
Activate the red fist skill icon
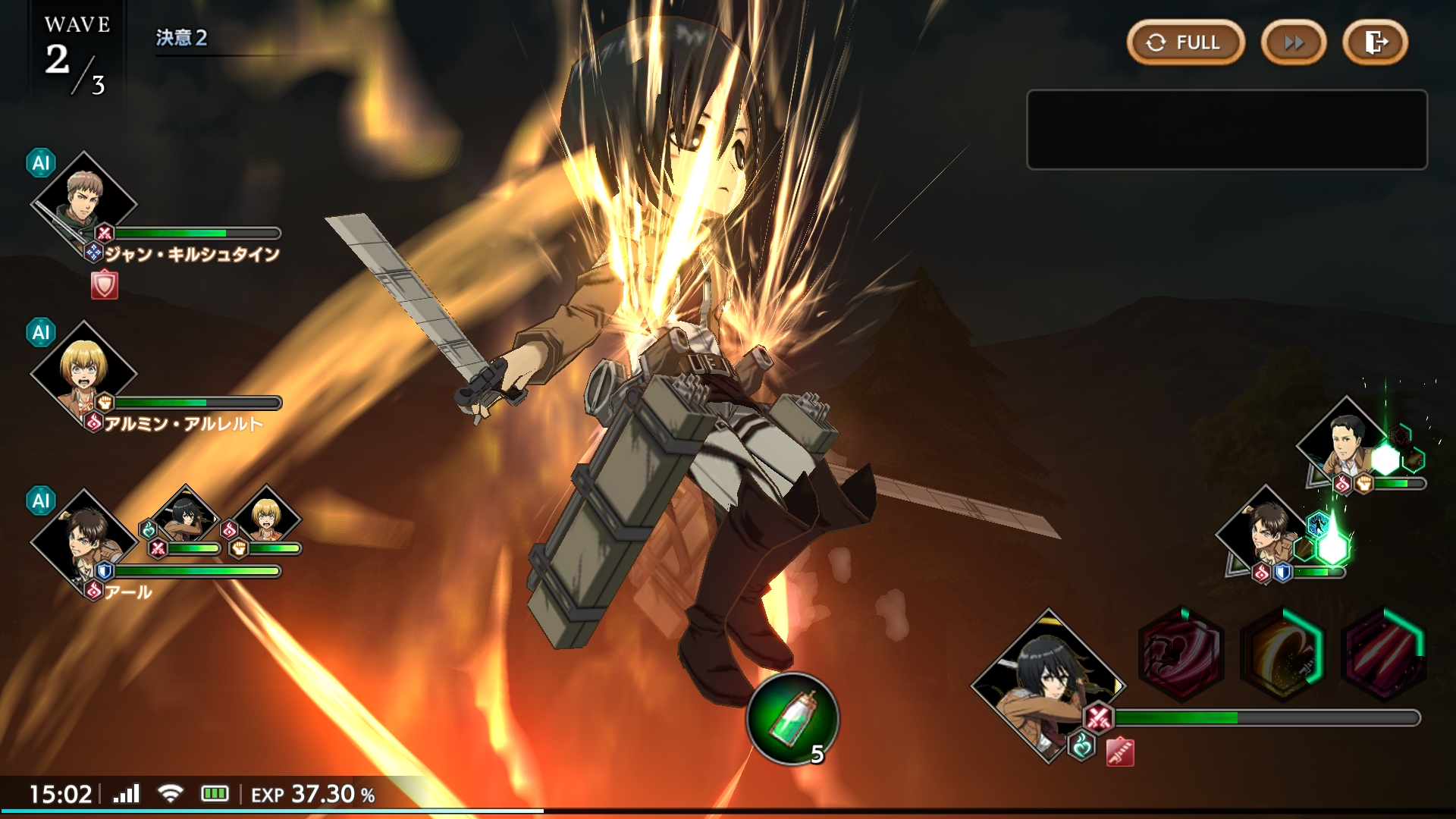(1181, 654)
